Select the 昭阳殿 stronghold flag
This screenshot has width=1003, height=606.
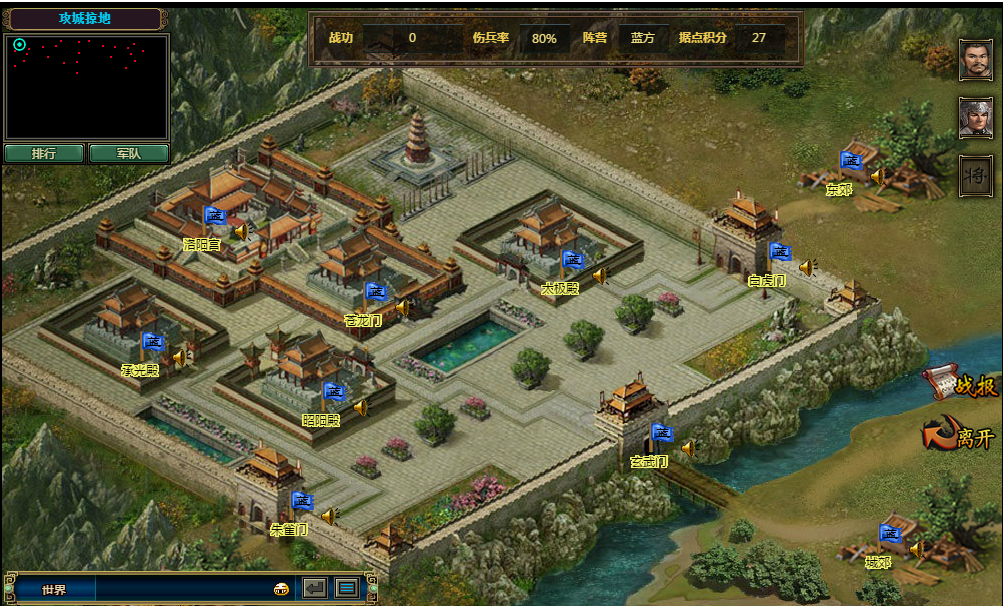(x=334, y=392)
